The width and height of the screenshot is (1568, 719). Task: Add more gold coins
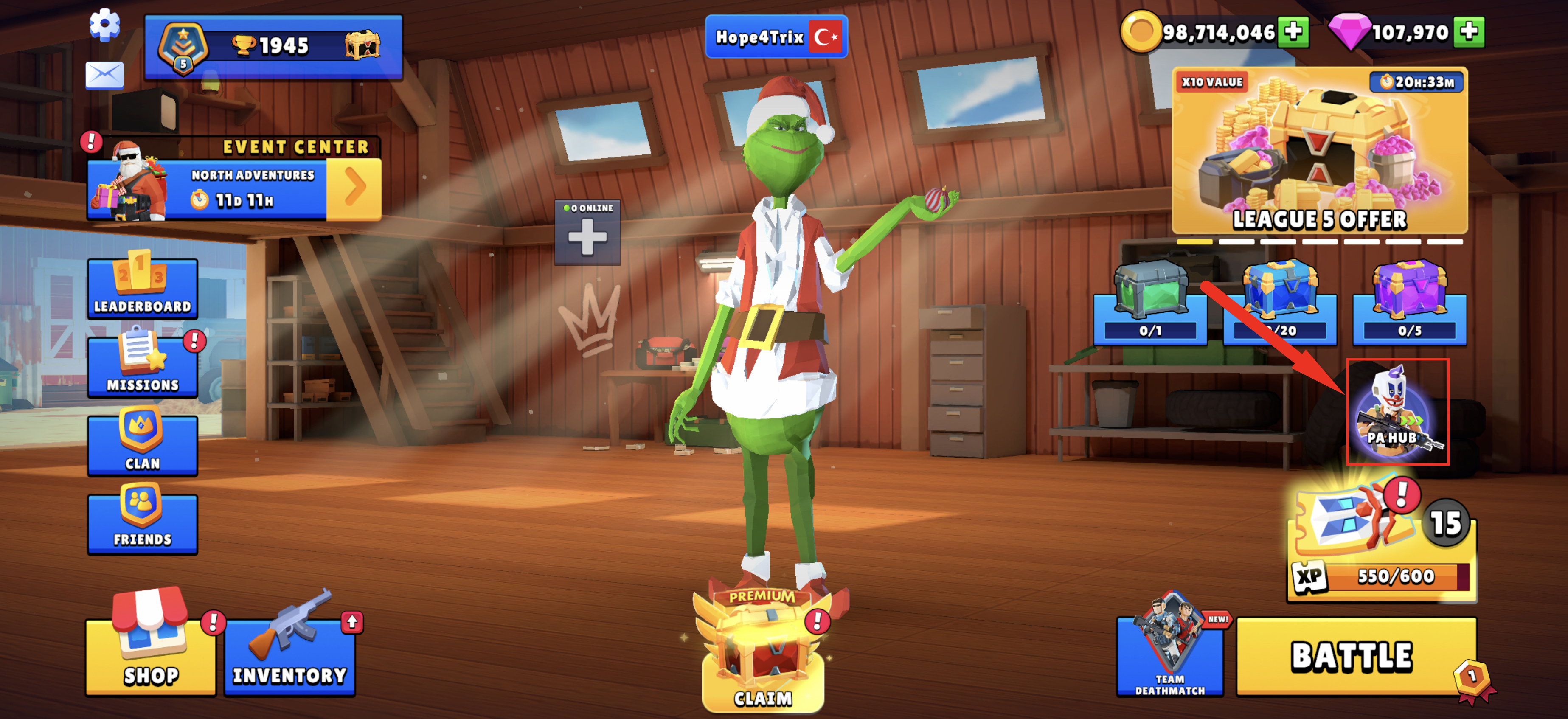[x=1293, y=32]
